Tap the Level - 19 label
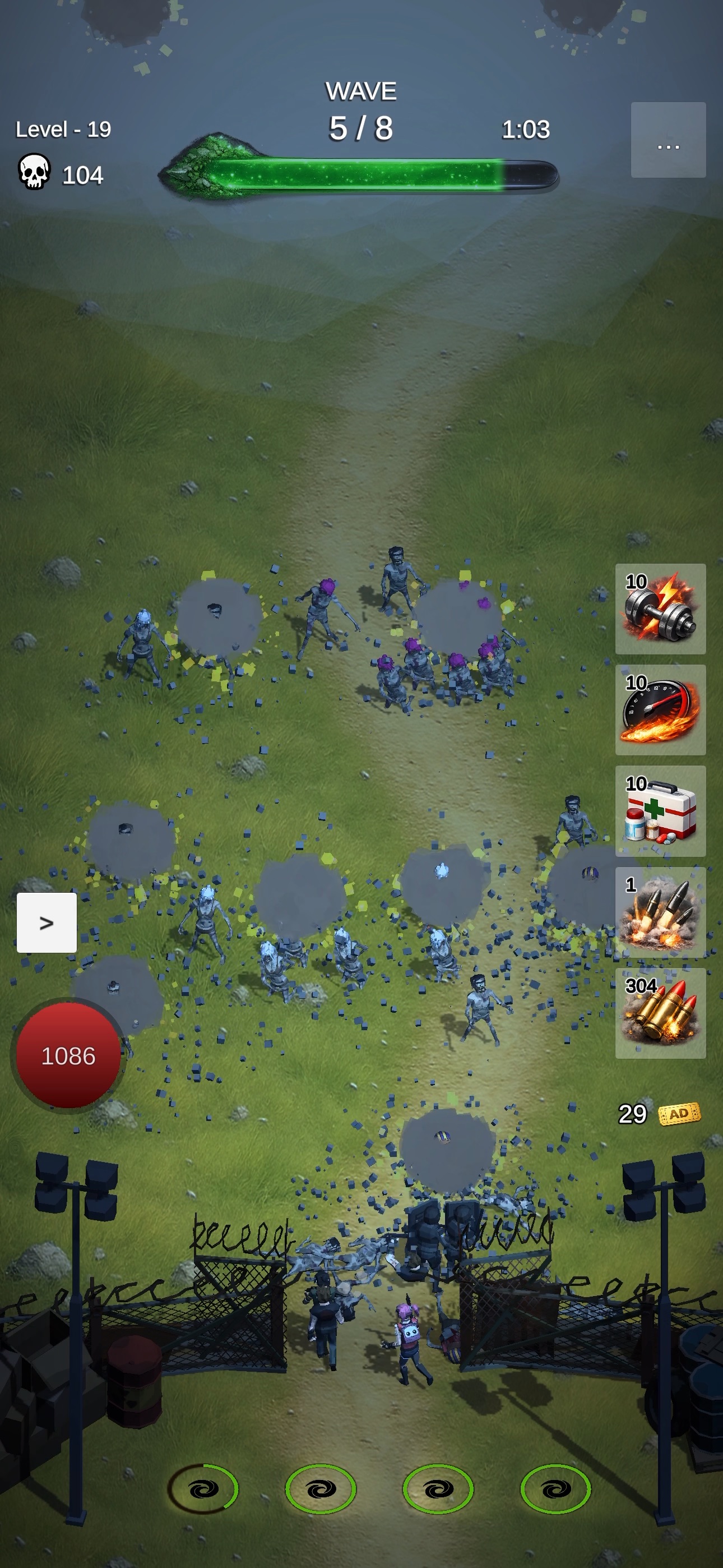 63,129
